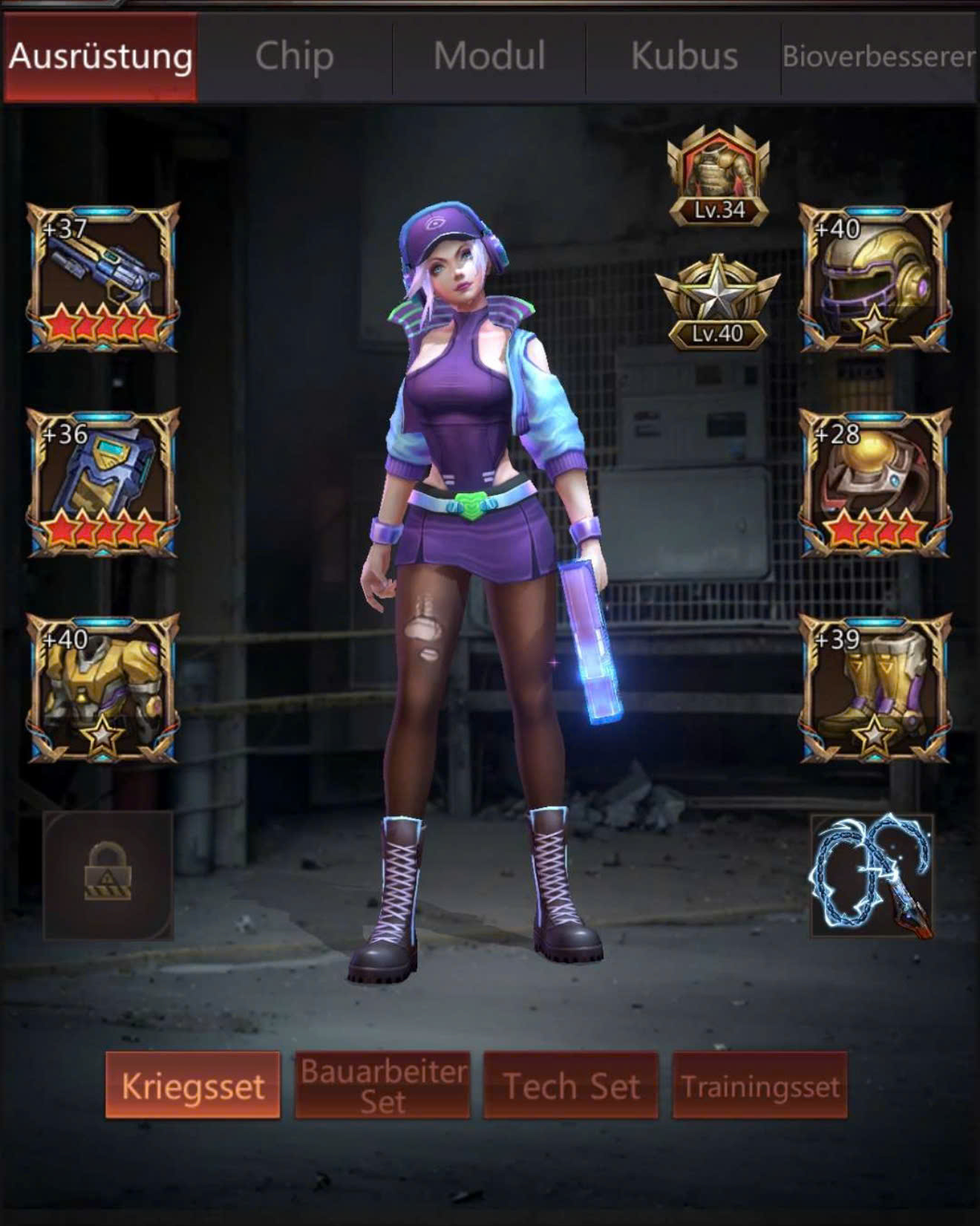980x1226 pixels.
Task: Choose the Tech Set loadout
Action: click(571, 1086)
